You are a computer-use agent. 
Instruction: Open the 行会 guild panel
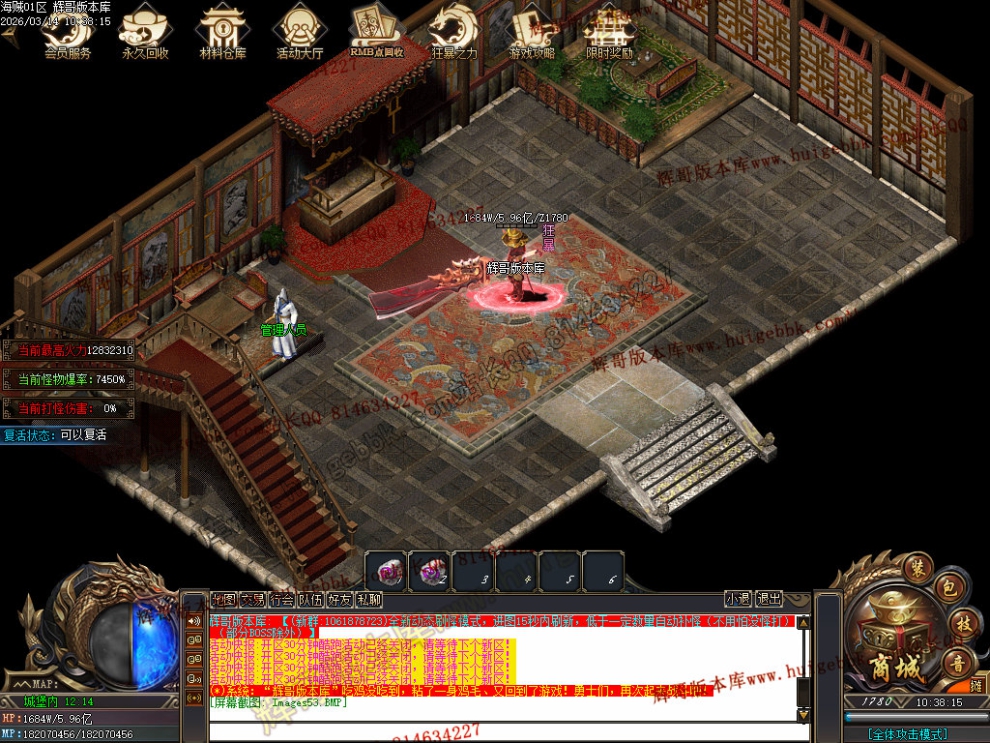282,600
